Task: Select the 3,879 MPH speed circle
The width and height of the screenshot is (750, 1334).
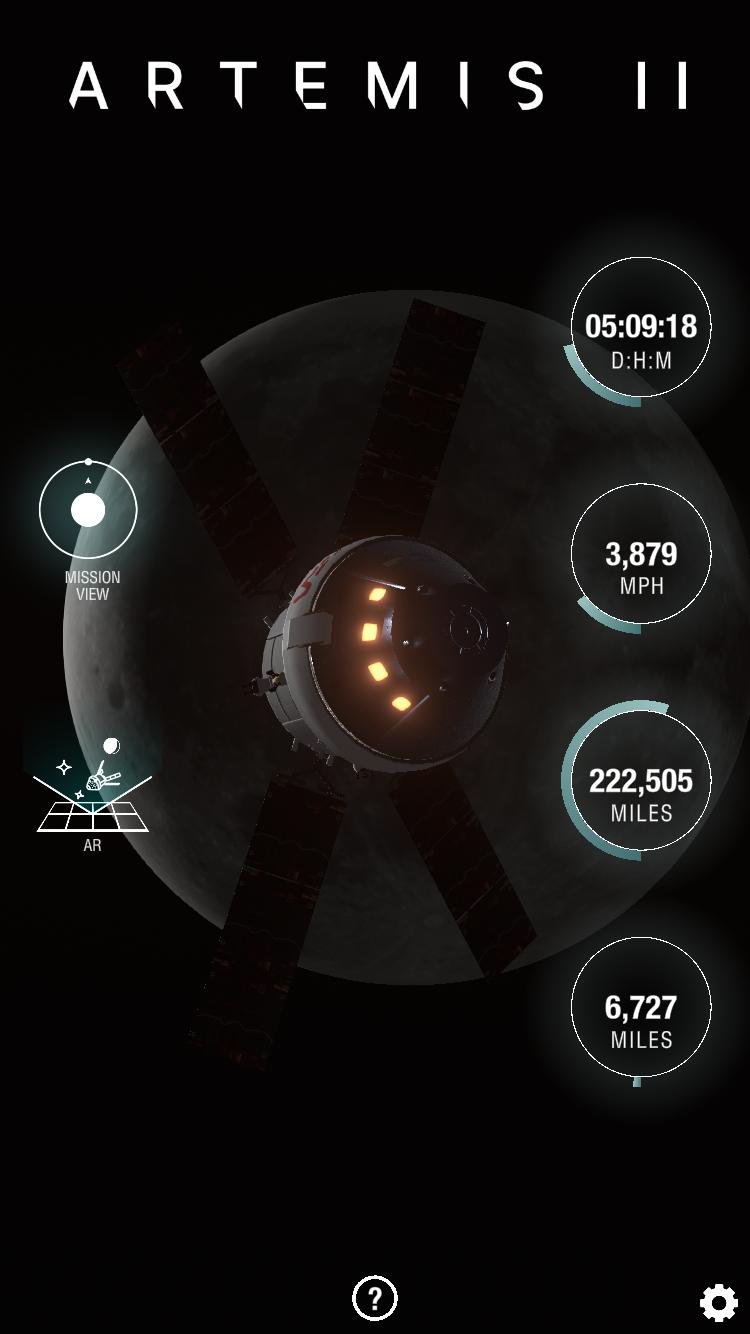Action: coord(640,554)
